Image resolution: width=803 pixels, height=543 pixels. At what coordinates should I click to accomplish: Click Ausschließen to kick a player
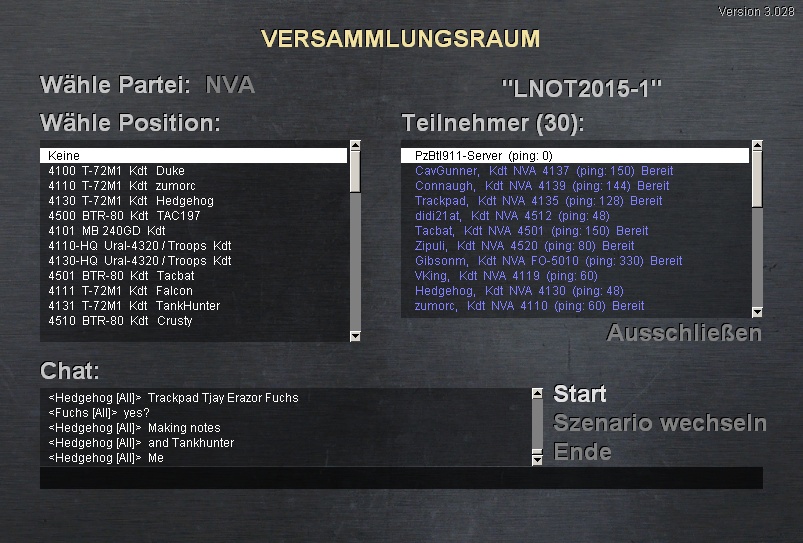684,333
